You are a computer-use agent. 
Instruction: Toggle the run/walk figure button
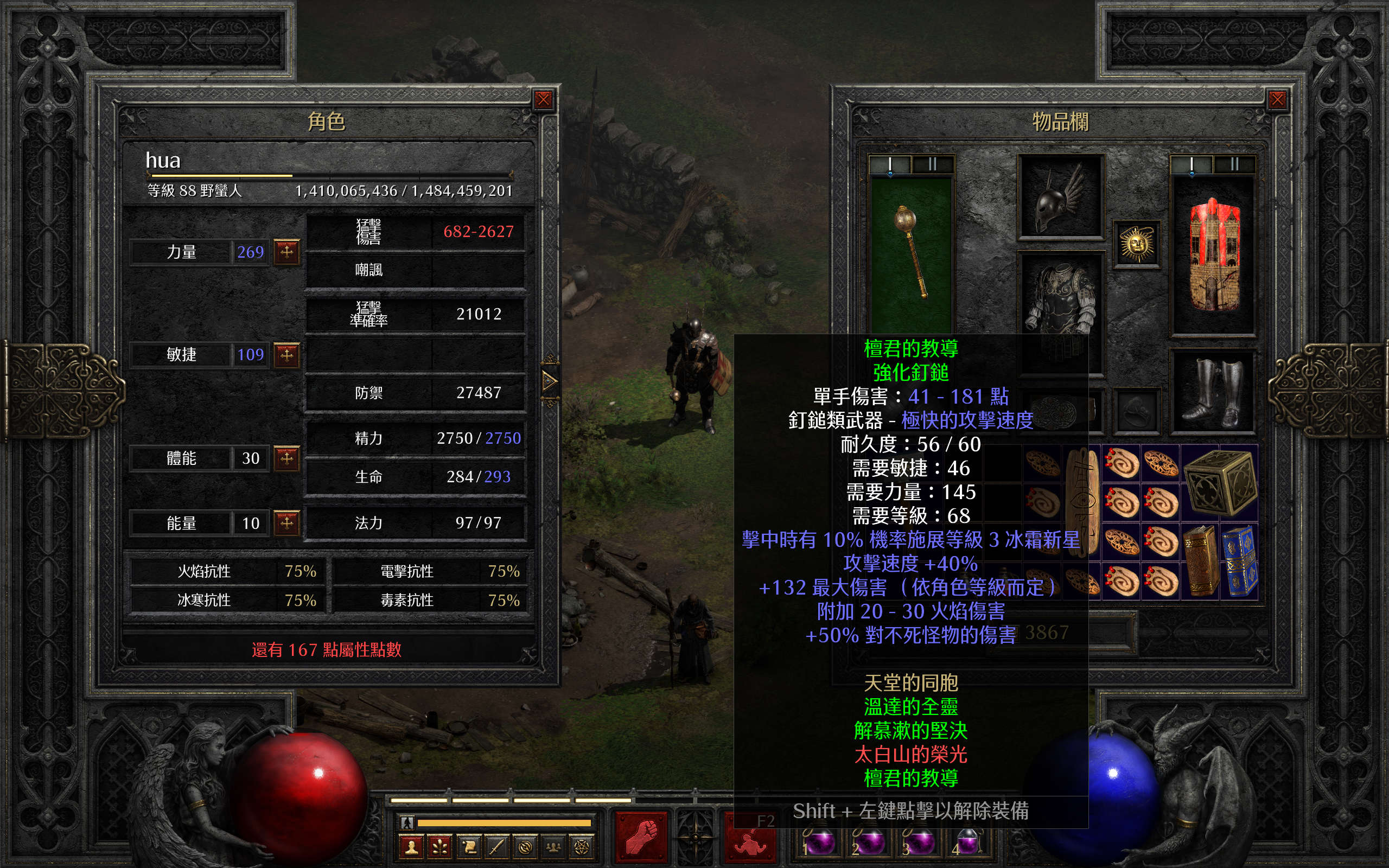[x=407, y=822]
